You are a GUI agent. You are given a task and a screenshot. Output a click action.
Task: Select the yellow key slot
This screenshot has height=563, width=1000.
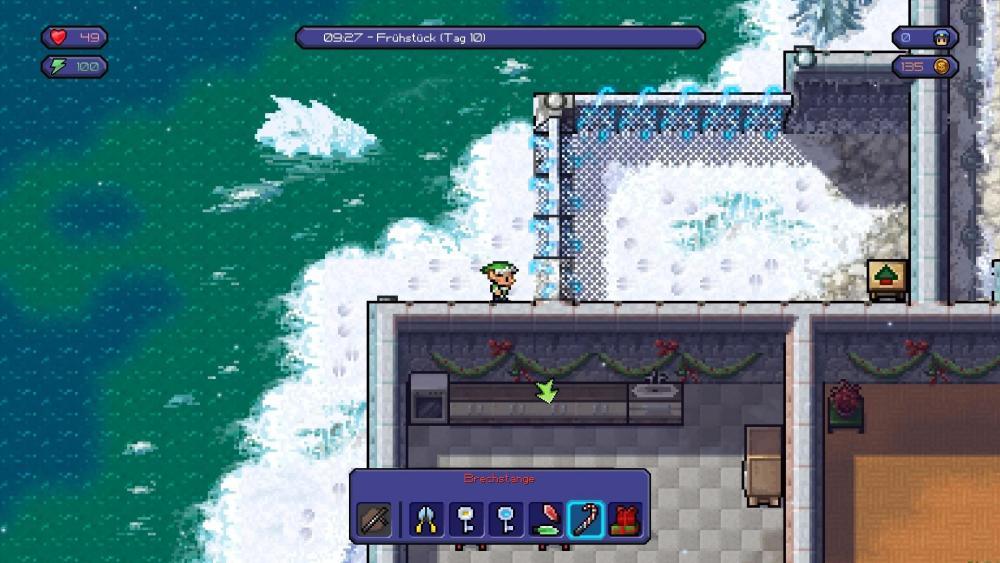coord(466,520)
